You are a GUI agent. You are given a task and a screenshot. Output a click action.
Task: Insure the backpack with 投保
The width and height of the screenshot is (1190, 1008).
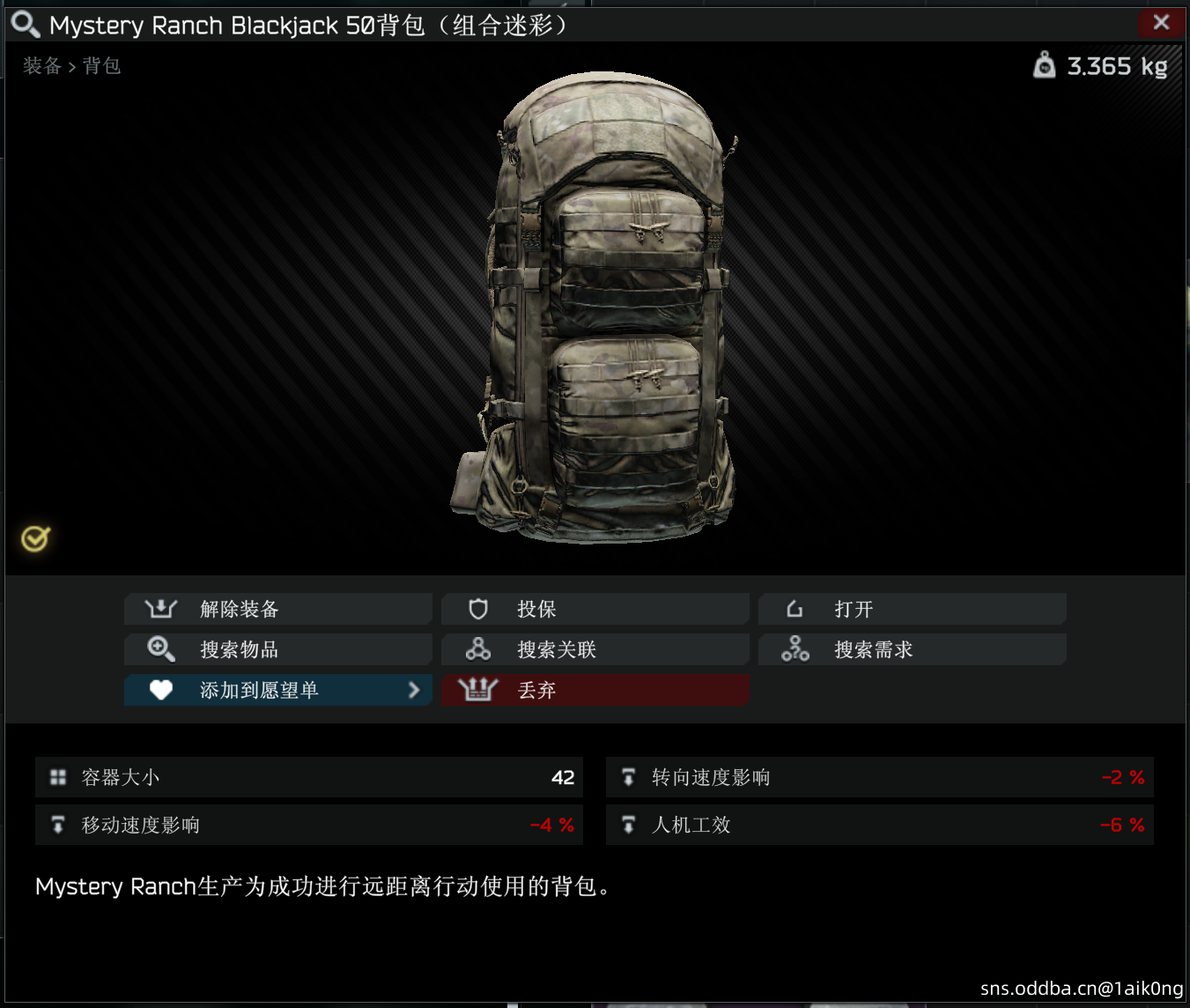tap(595, 609)
